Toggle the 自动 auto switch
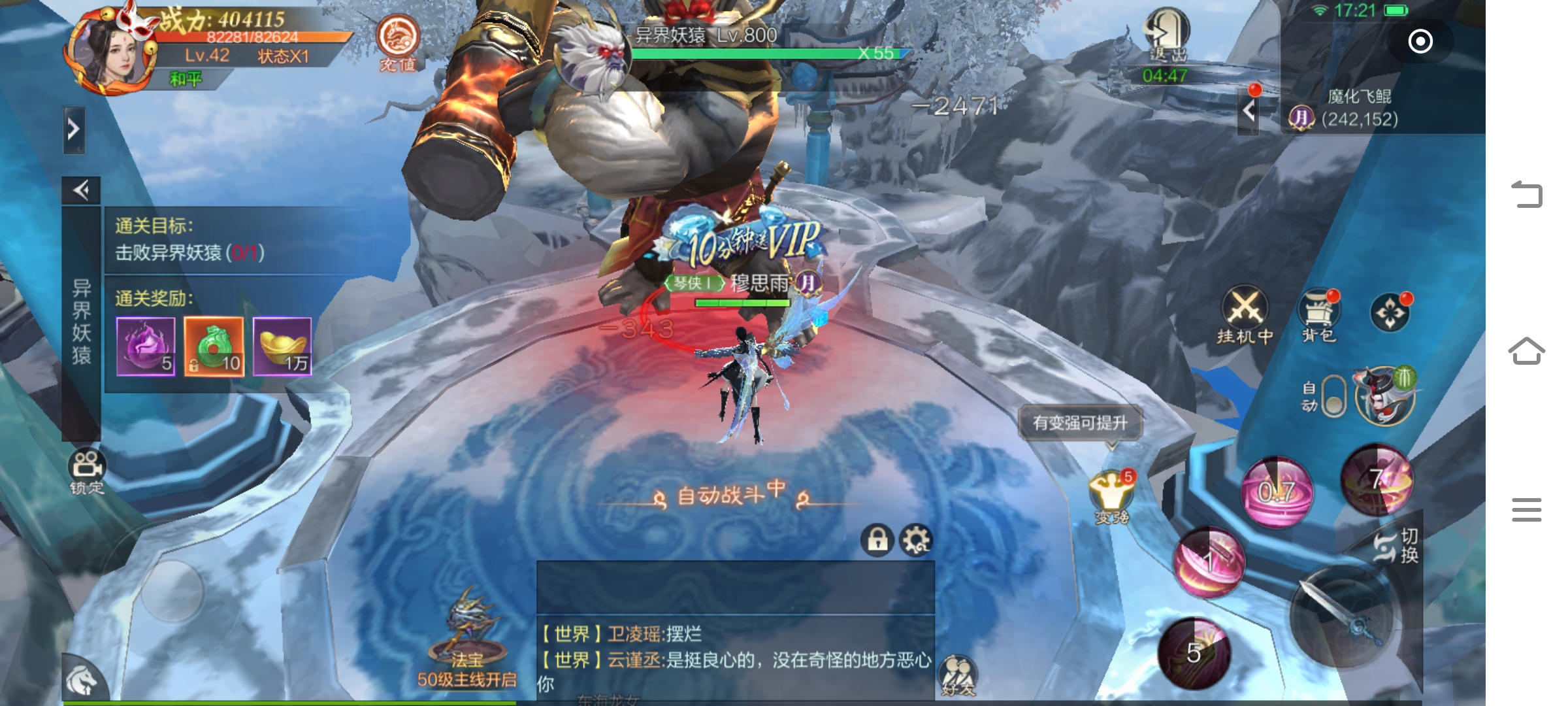Viewport: 1568px width, 706px height. 1333,396
